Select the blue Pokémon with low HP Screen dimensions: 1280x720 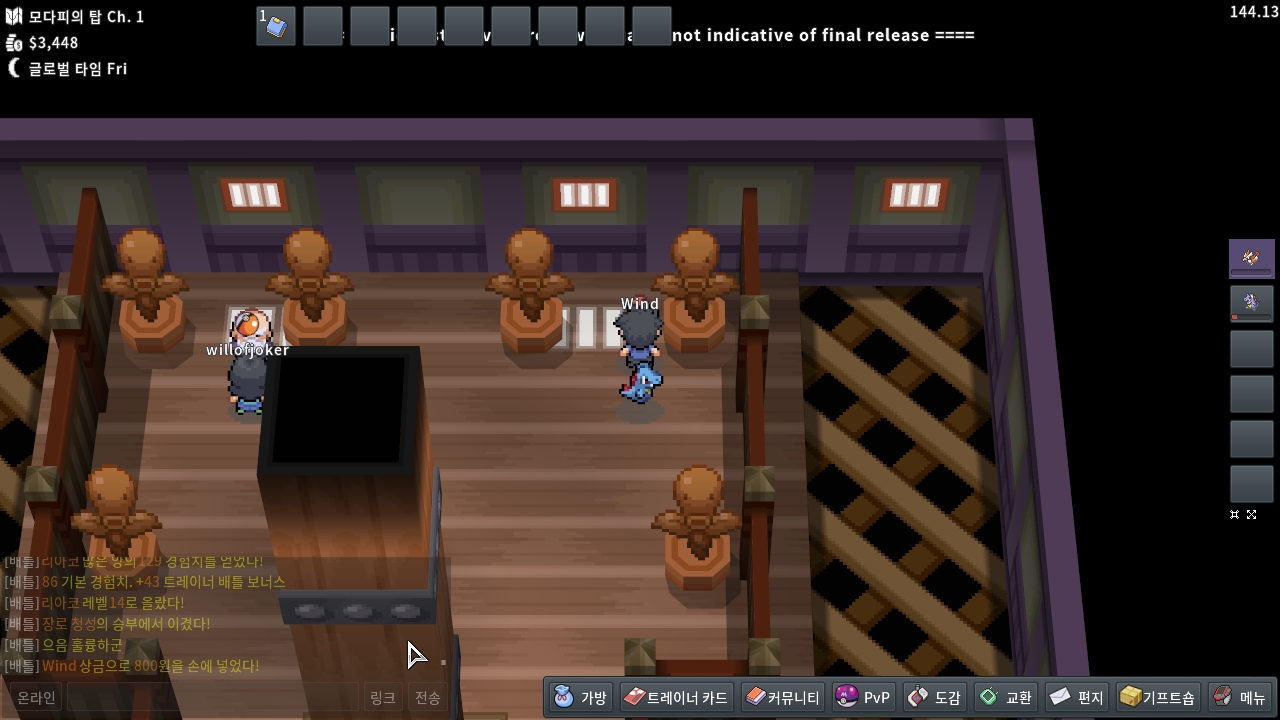[1251, 302]
